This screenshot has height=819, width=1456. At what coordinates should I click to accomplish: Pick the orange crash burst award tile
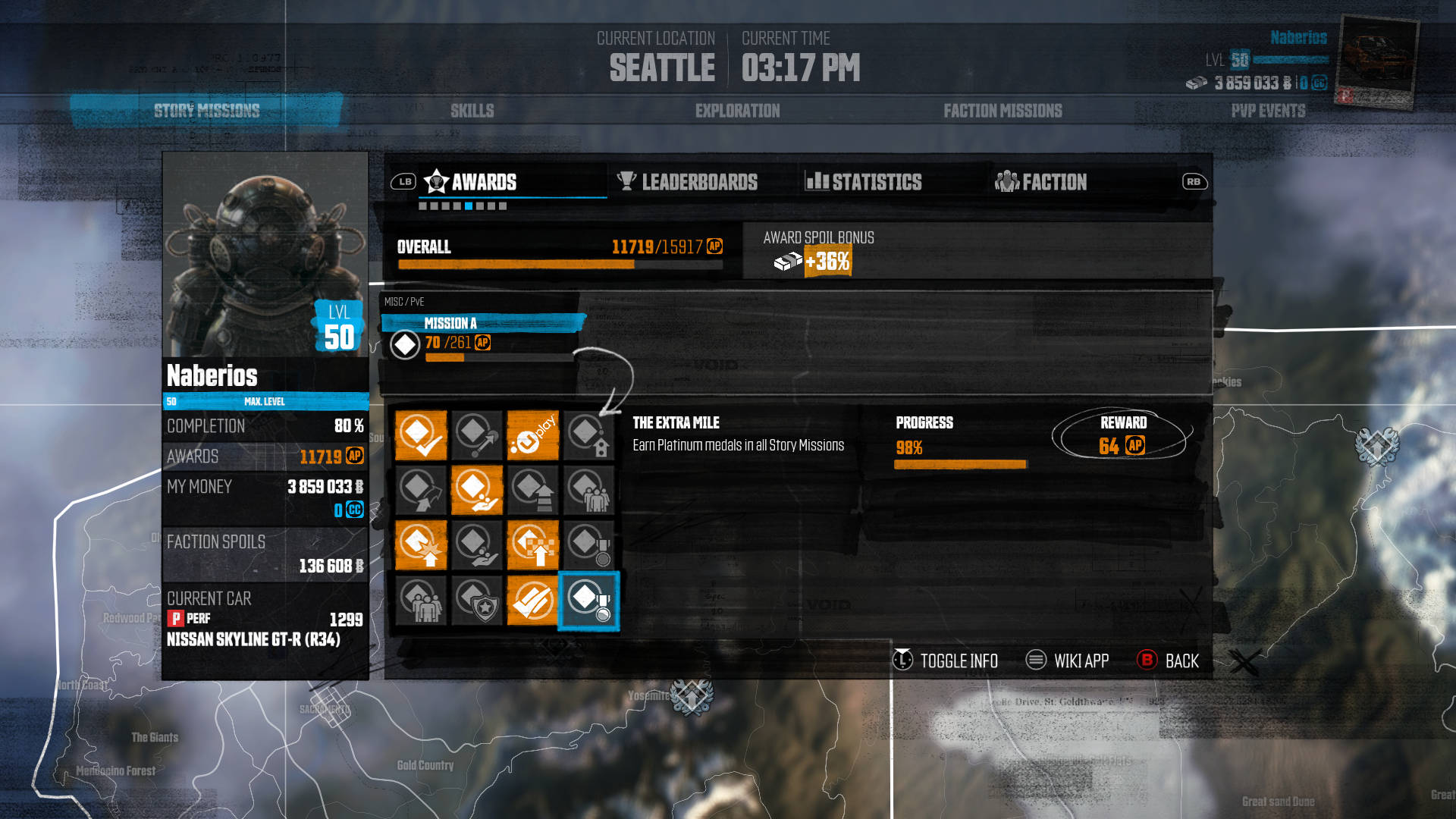click(x=421, y=545)
